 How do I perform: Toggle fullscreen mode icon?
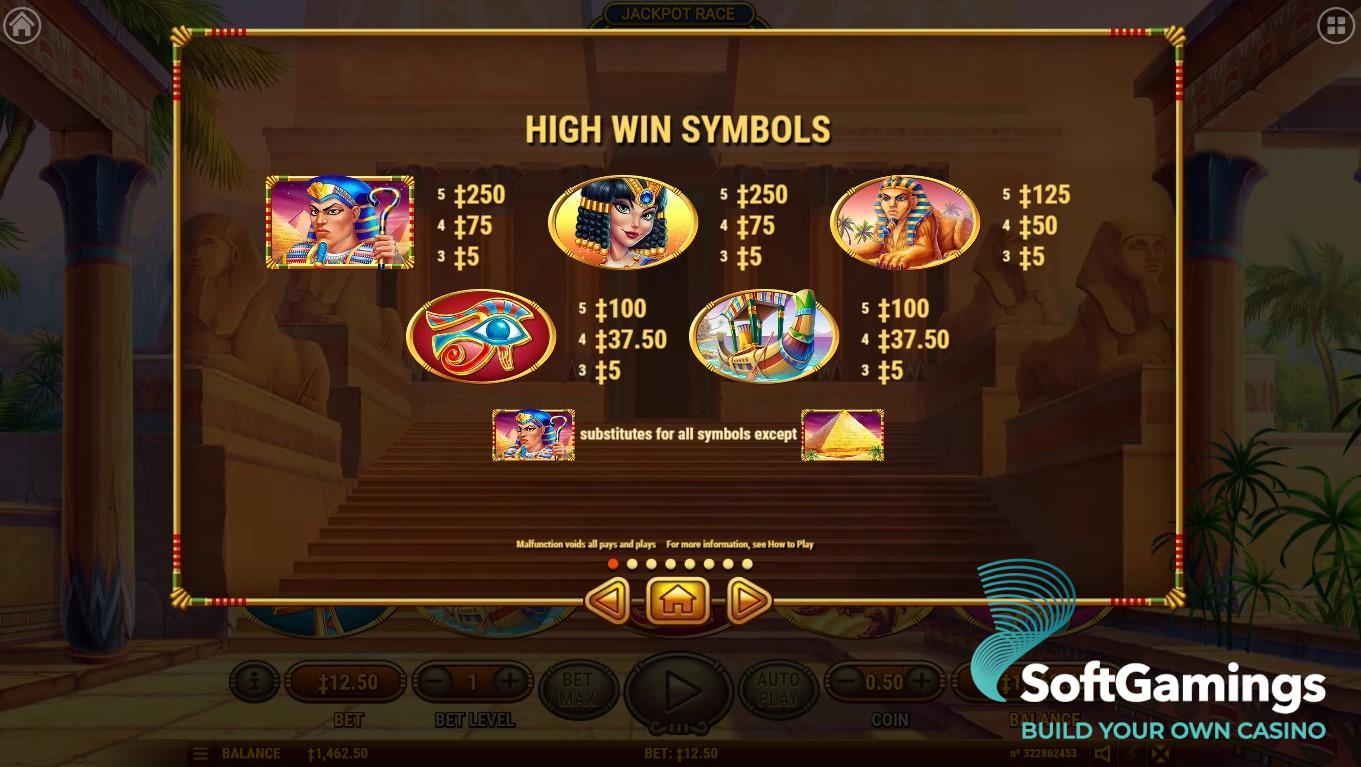[x=1158, y=754]
